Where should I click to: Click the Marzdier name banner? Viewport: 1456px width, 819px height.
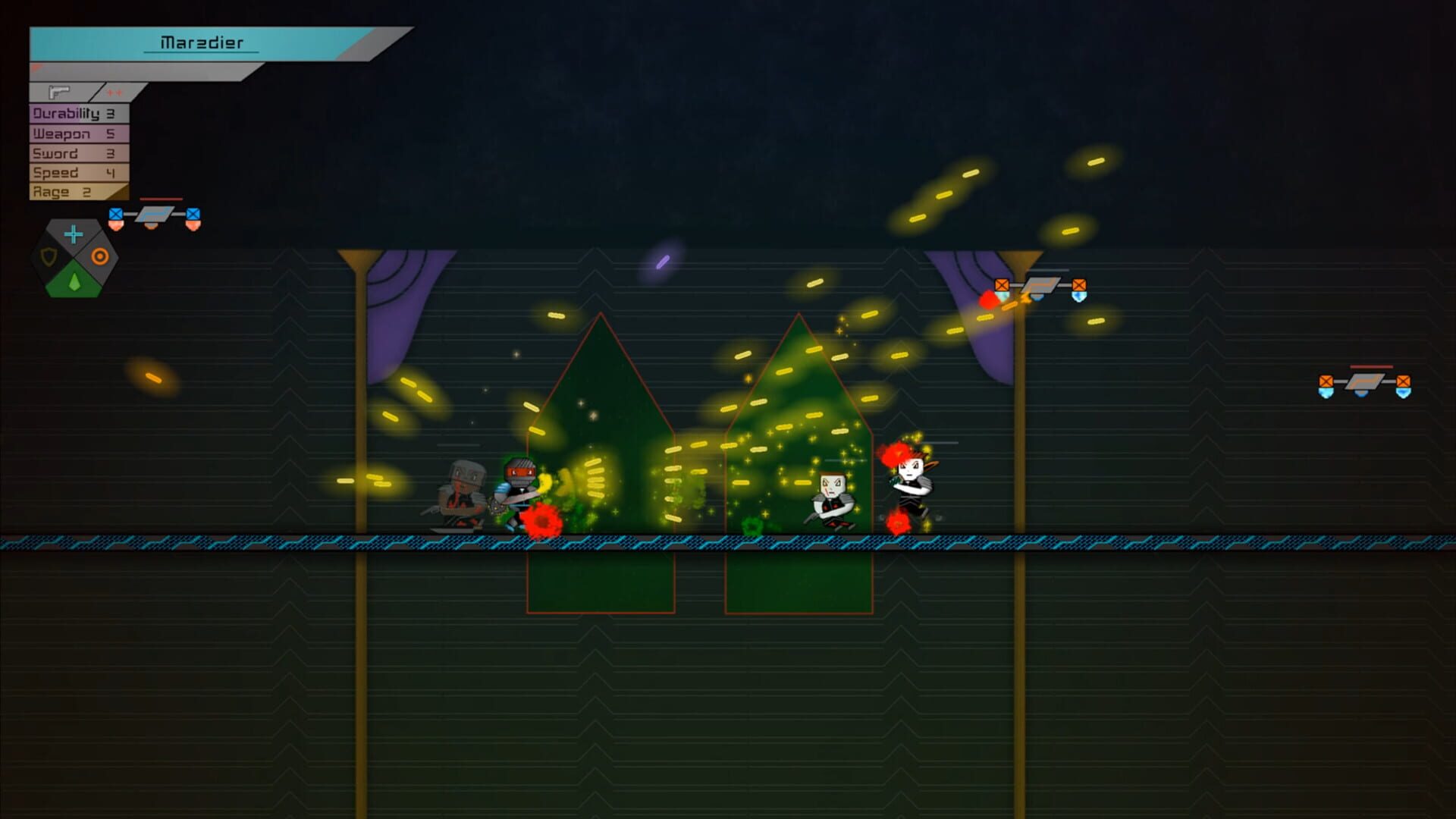click(x=201, y=43)
